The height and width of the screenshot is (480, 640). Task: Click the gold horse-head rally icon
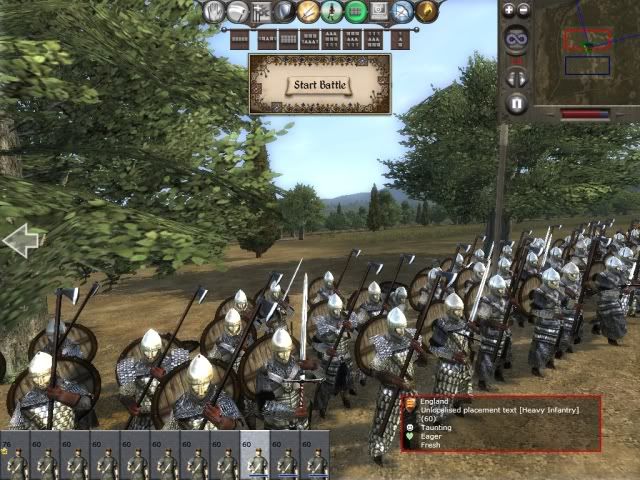427,11
